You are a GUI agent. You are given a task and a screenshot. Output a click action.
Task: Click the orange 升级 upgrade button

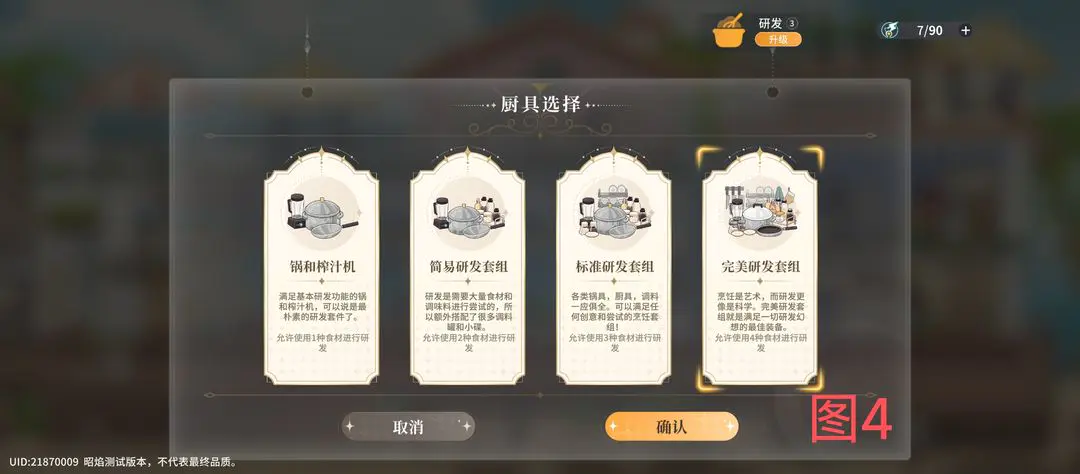(x=777, y=39)
